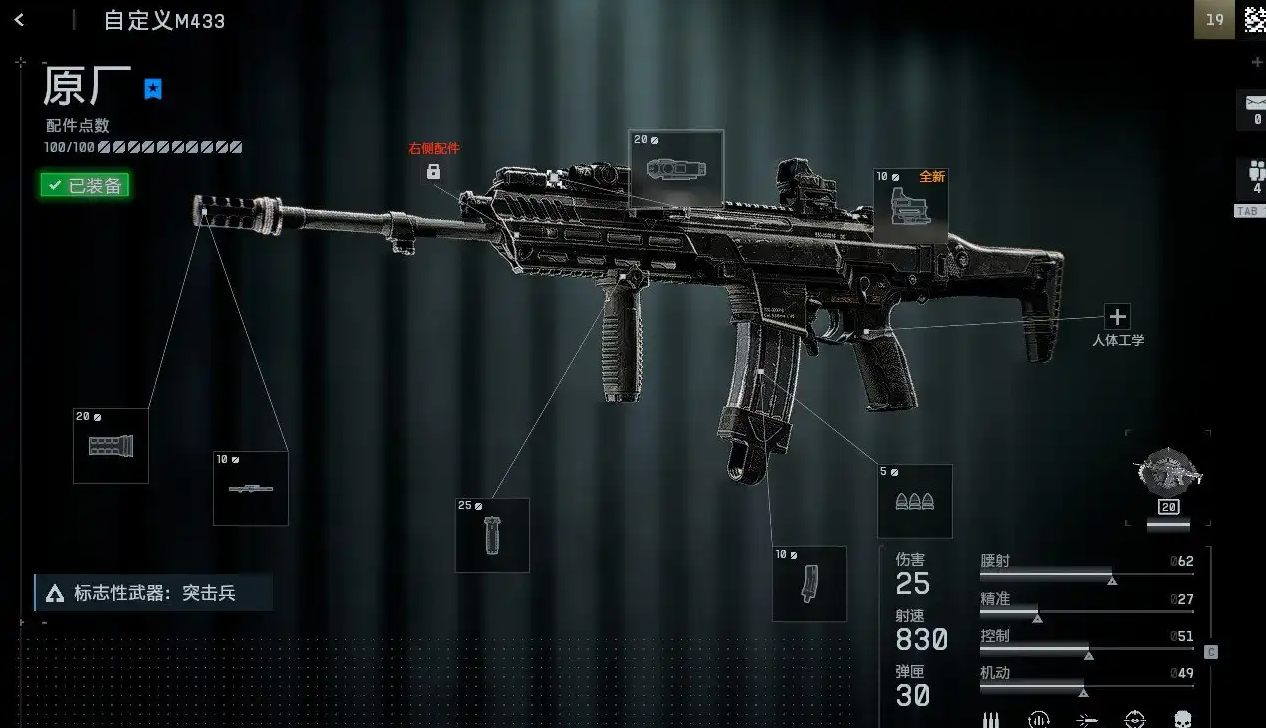This screenshot has height=728, width=1266.
Task: Click the locked right-side accessory slot
Action: (433, 171)
